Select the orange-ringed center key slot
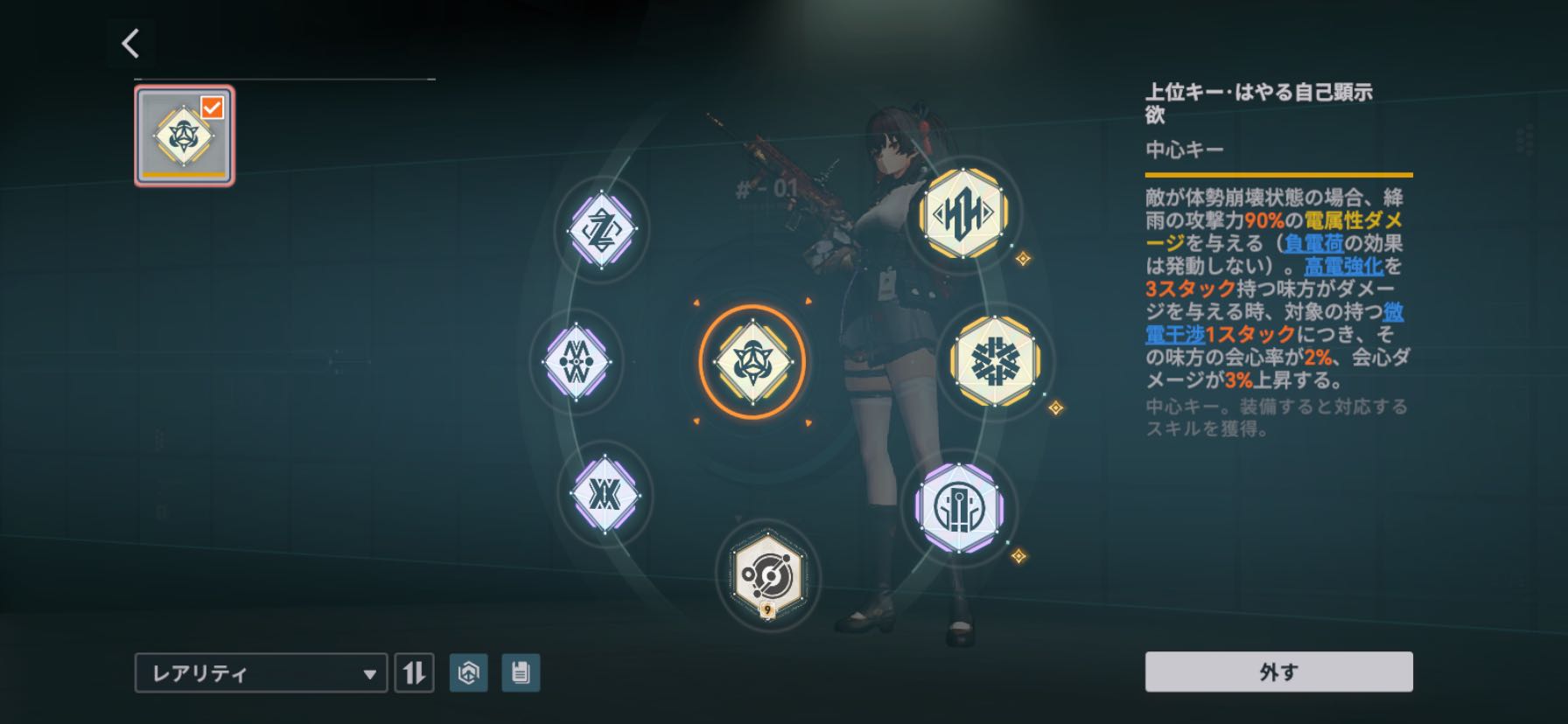This screenshot has height=724, width=1568. 752,361
